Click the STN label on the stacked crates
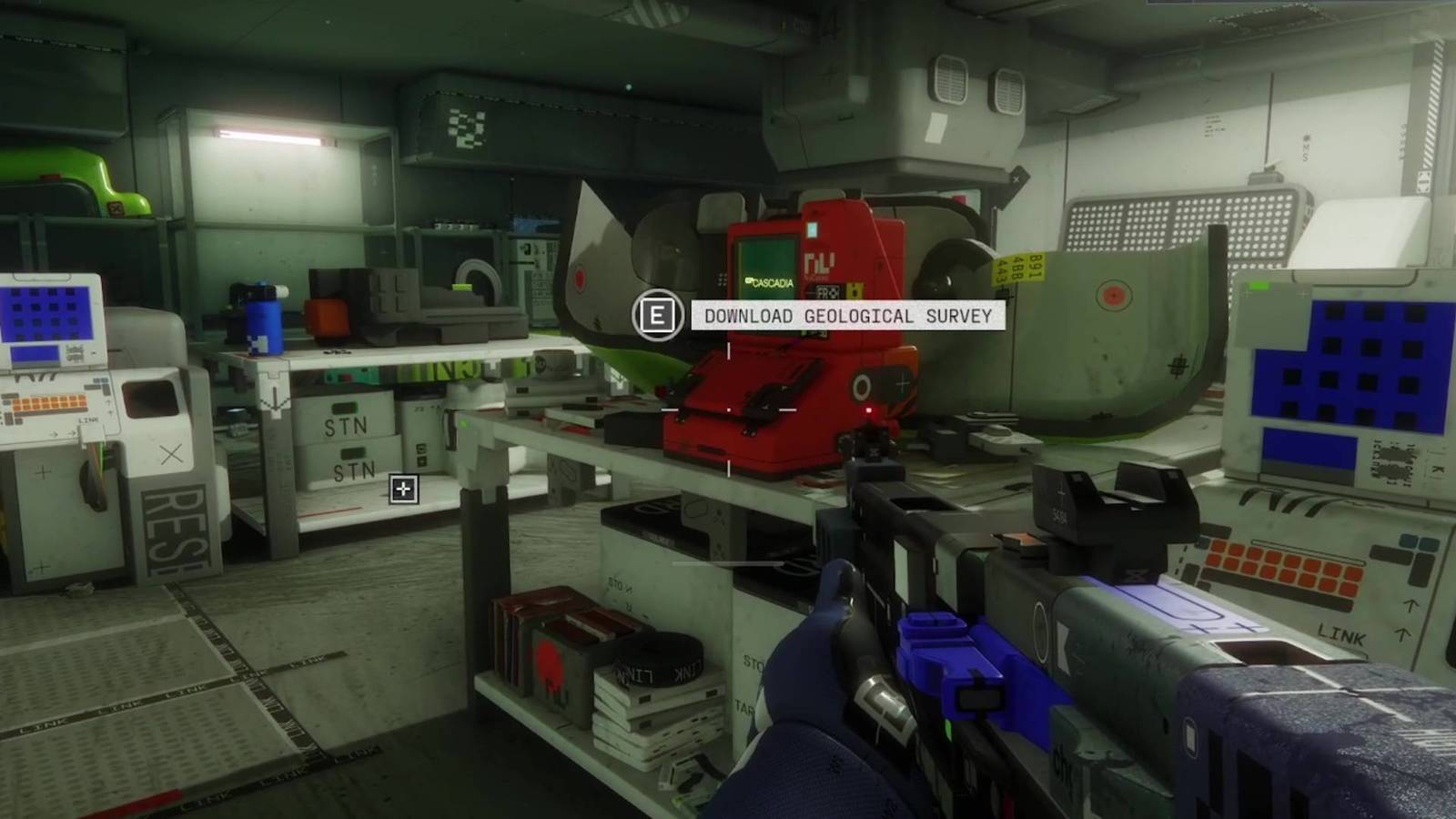The height and width of the screenshot is (819, 1456). click(x=347, y=426)
